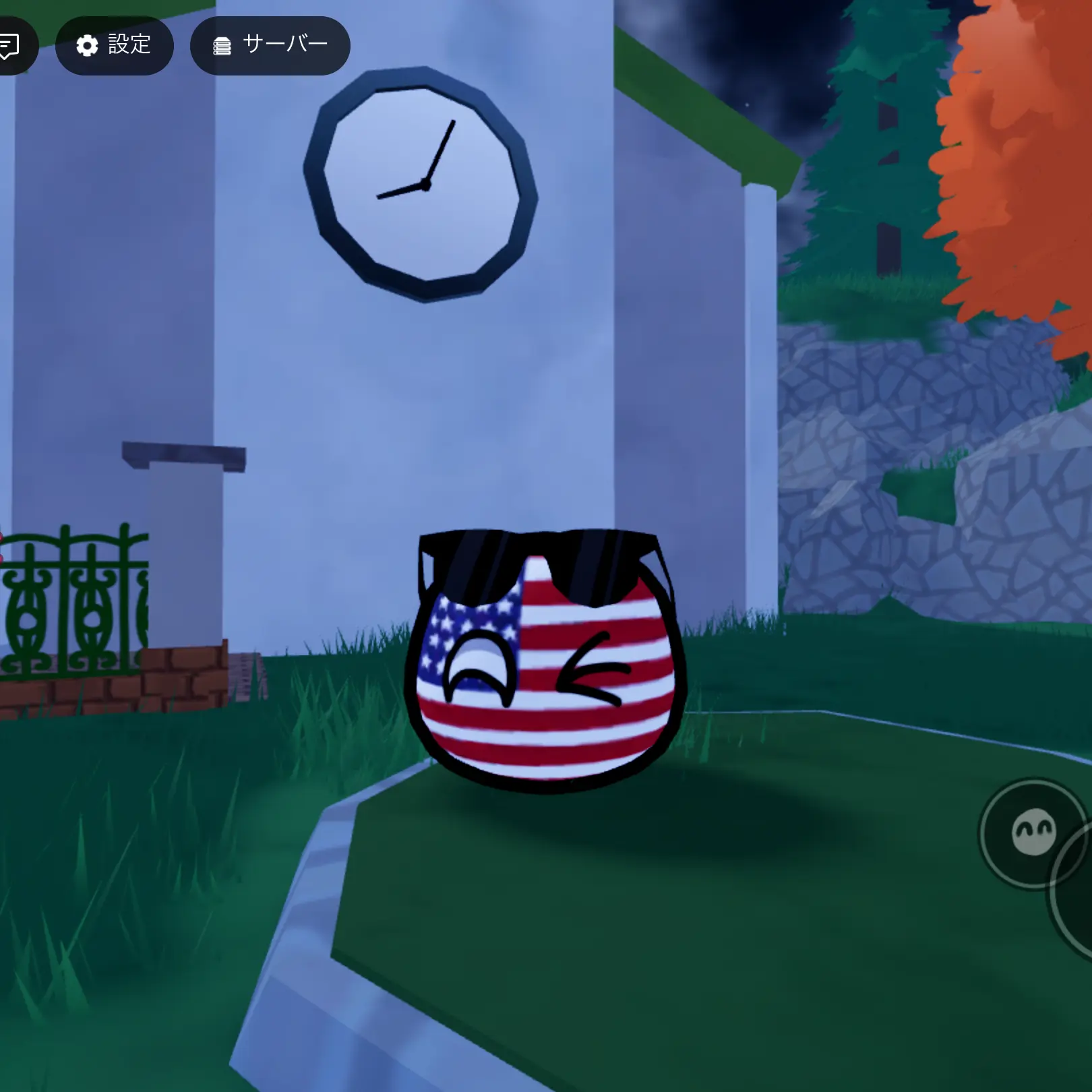Tap the smiley face emote button

[x=1033, y=833]
